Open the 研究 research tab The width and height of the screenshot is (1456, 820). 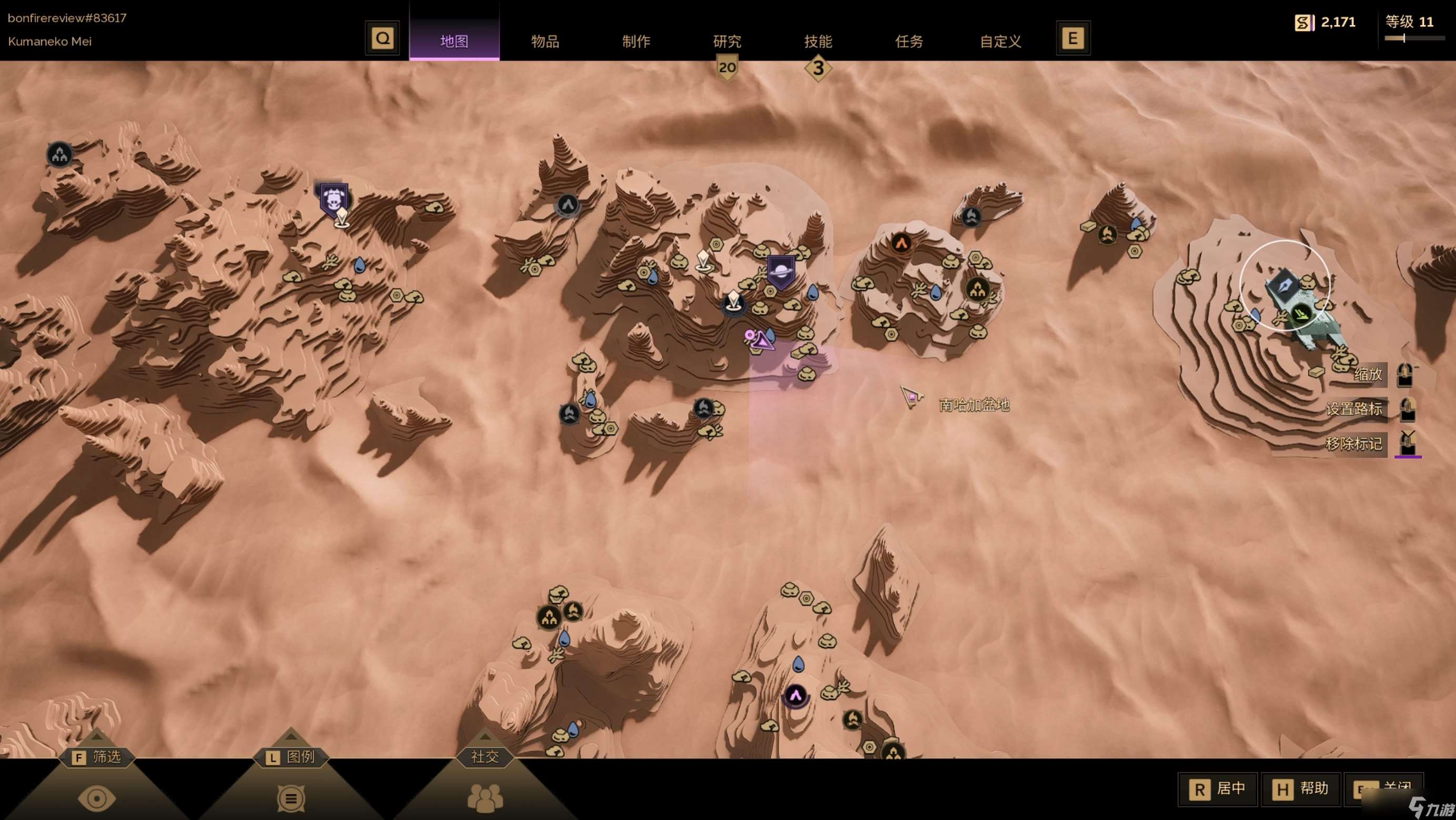pyautogui.click(x=727, y=41)
